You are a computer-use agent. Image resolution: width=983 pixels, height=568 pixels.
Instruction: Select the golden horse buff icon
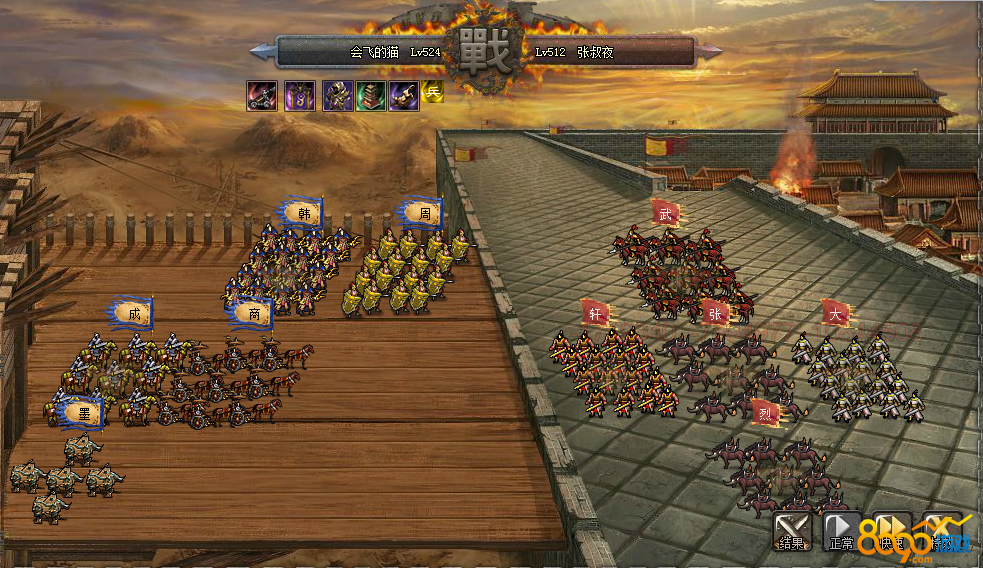coord(404,95)
